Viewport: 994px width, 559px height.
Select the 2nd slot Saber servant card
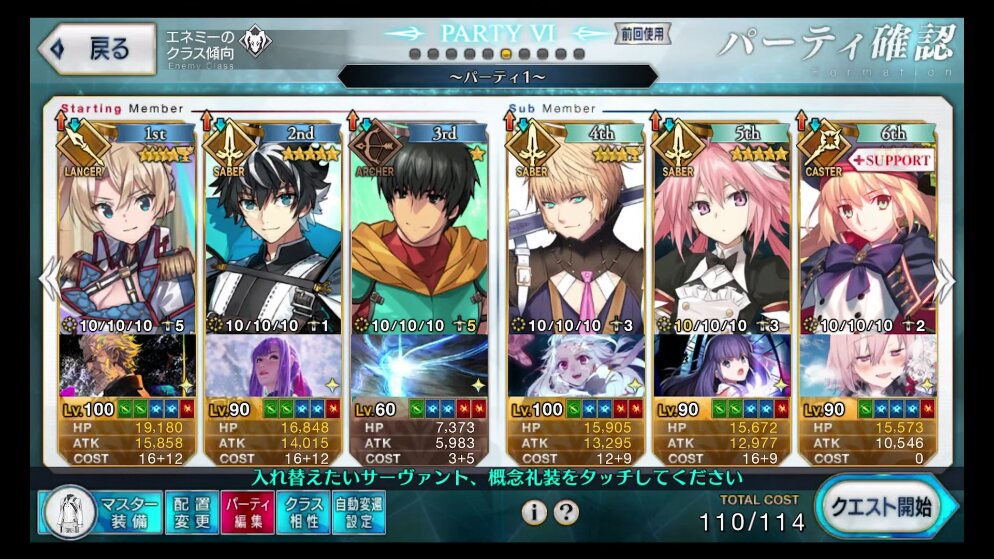click(x=270, y=230)
